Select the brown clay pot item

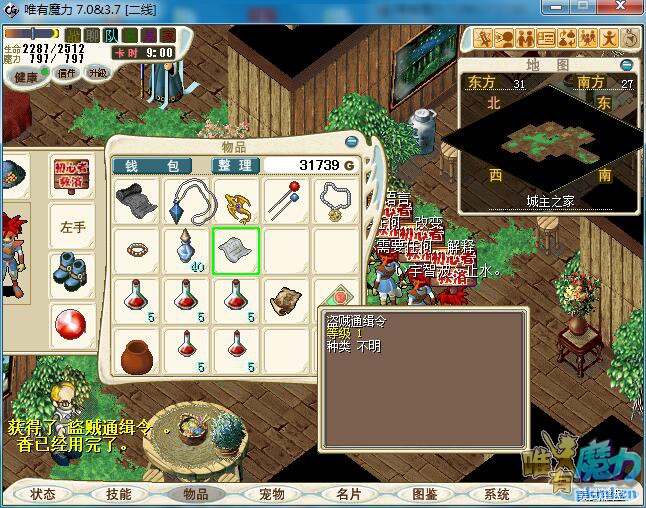pos(136,351)
